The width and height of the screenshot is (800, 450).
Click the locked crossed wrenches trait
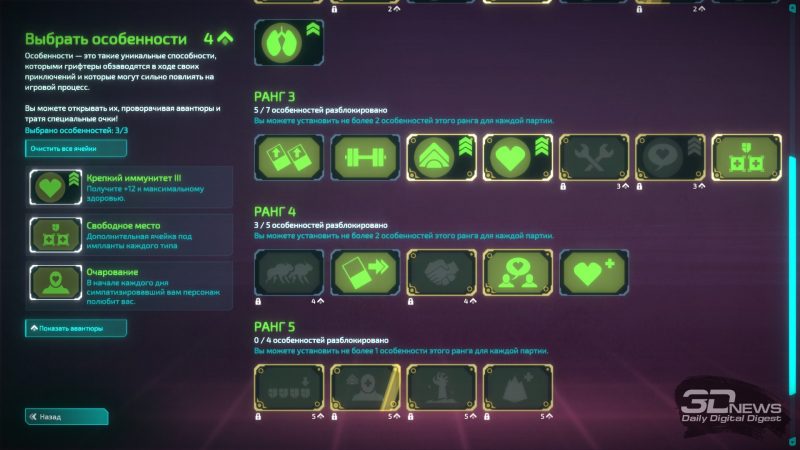coord(593,158)
